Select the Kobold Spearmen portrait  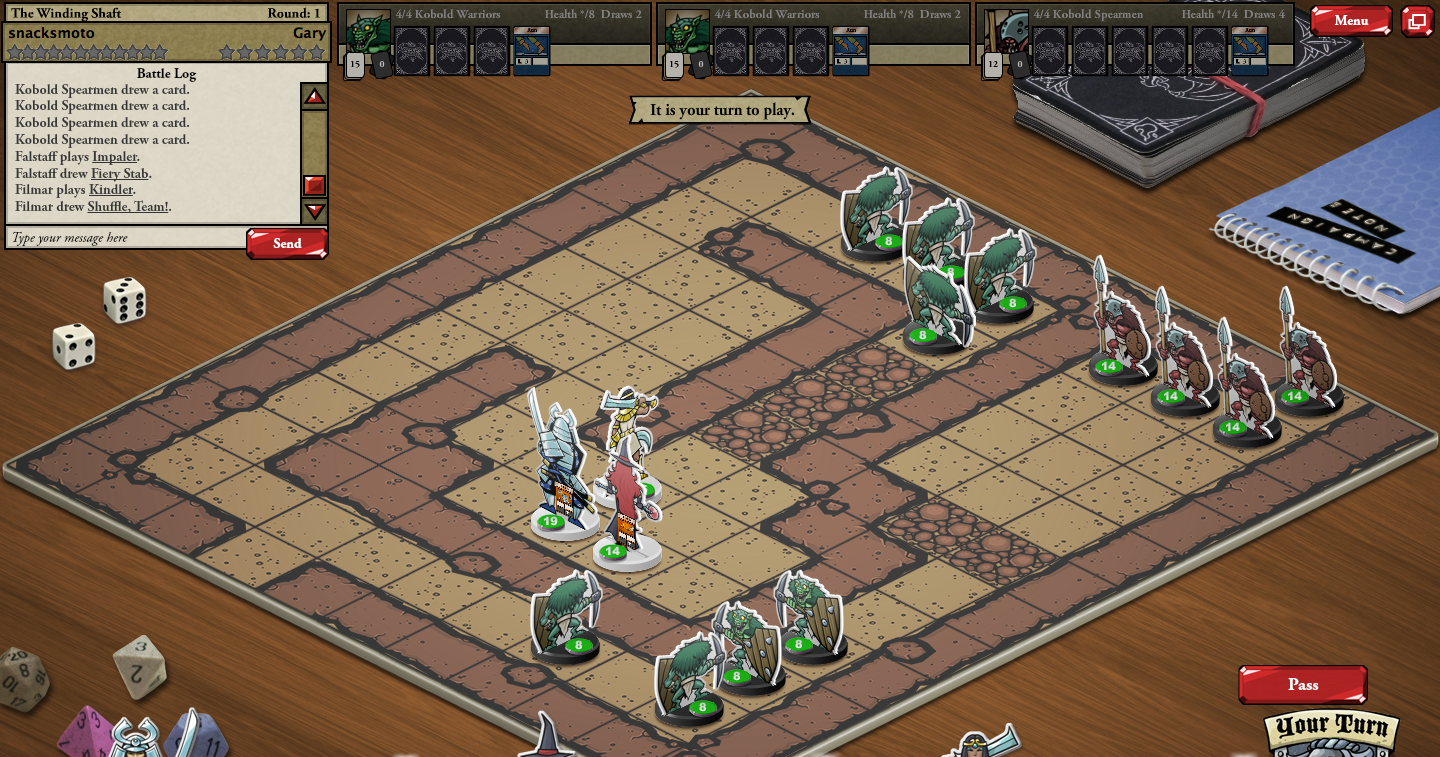[1008, 30]
